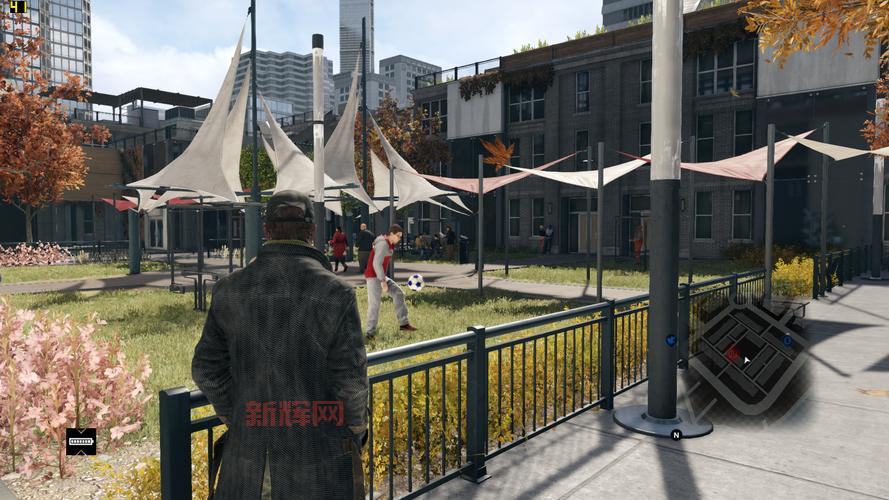Select the blue marker on minimap's right side
This screenshot has height=500, width=889.
(787, 340)
